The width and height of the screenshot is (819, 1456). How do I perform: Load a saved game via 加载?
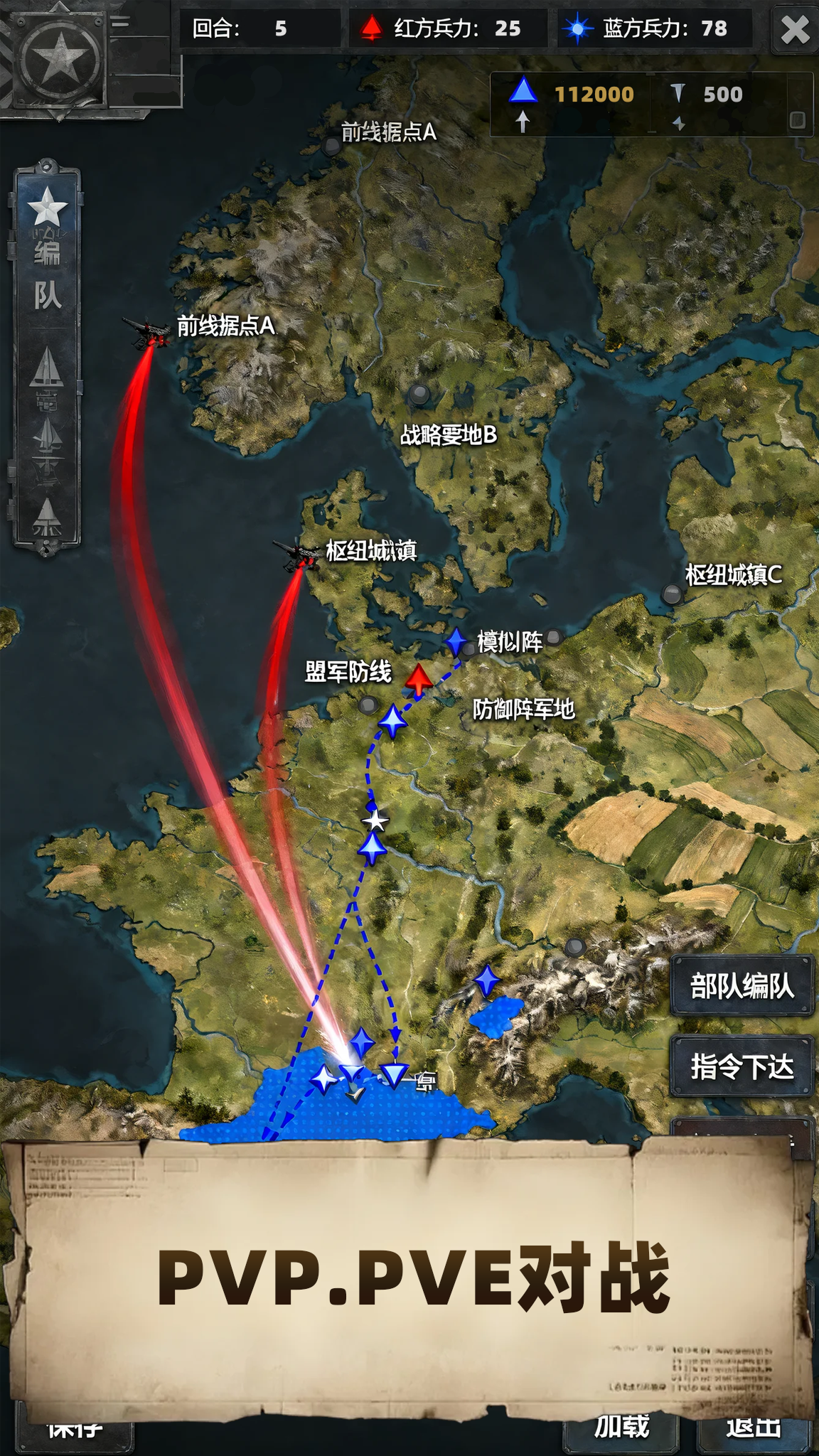click(621, 1426)
